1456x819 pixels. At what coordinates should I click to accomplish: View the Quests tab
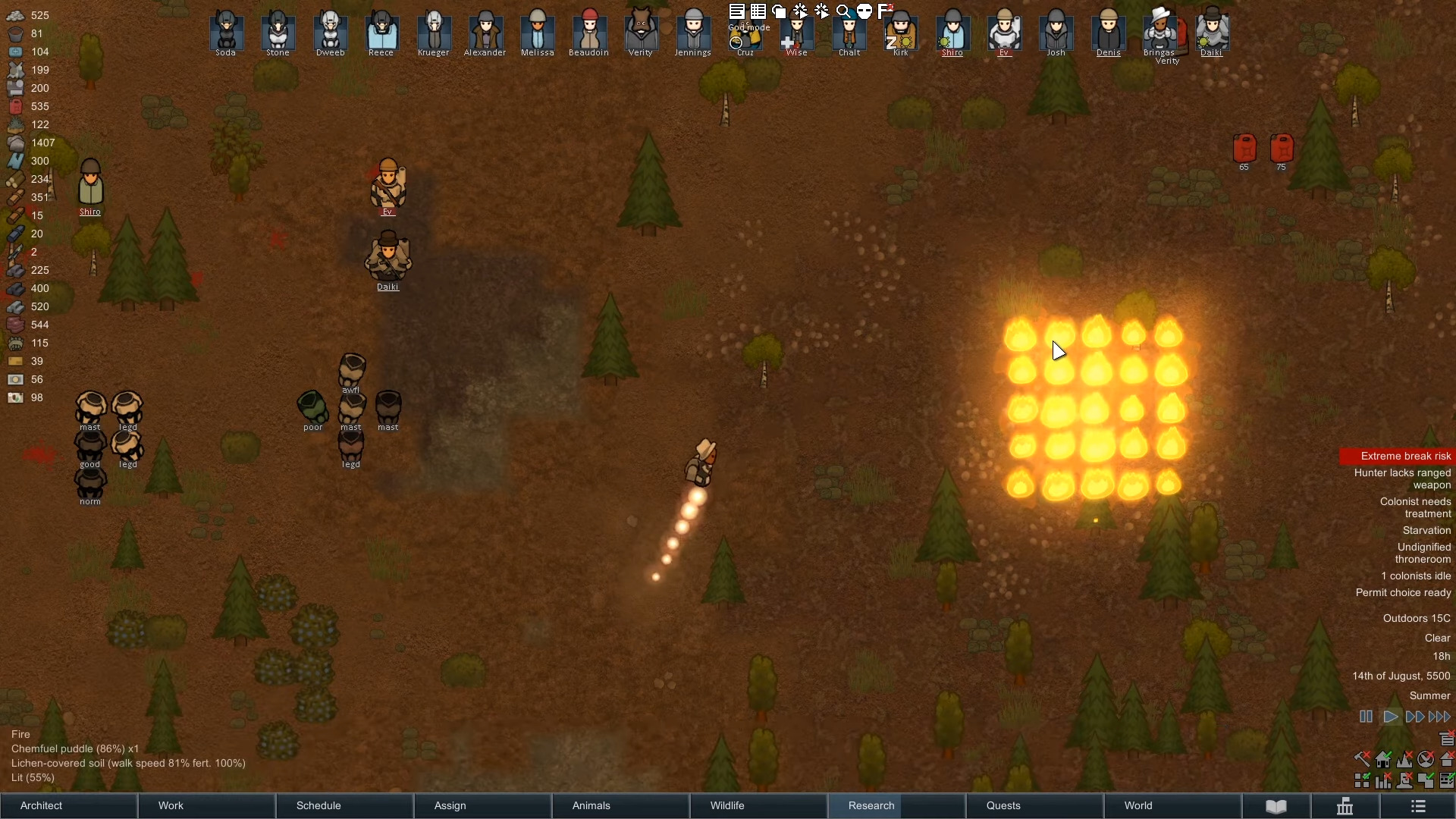[1034, 805]
